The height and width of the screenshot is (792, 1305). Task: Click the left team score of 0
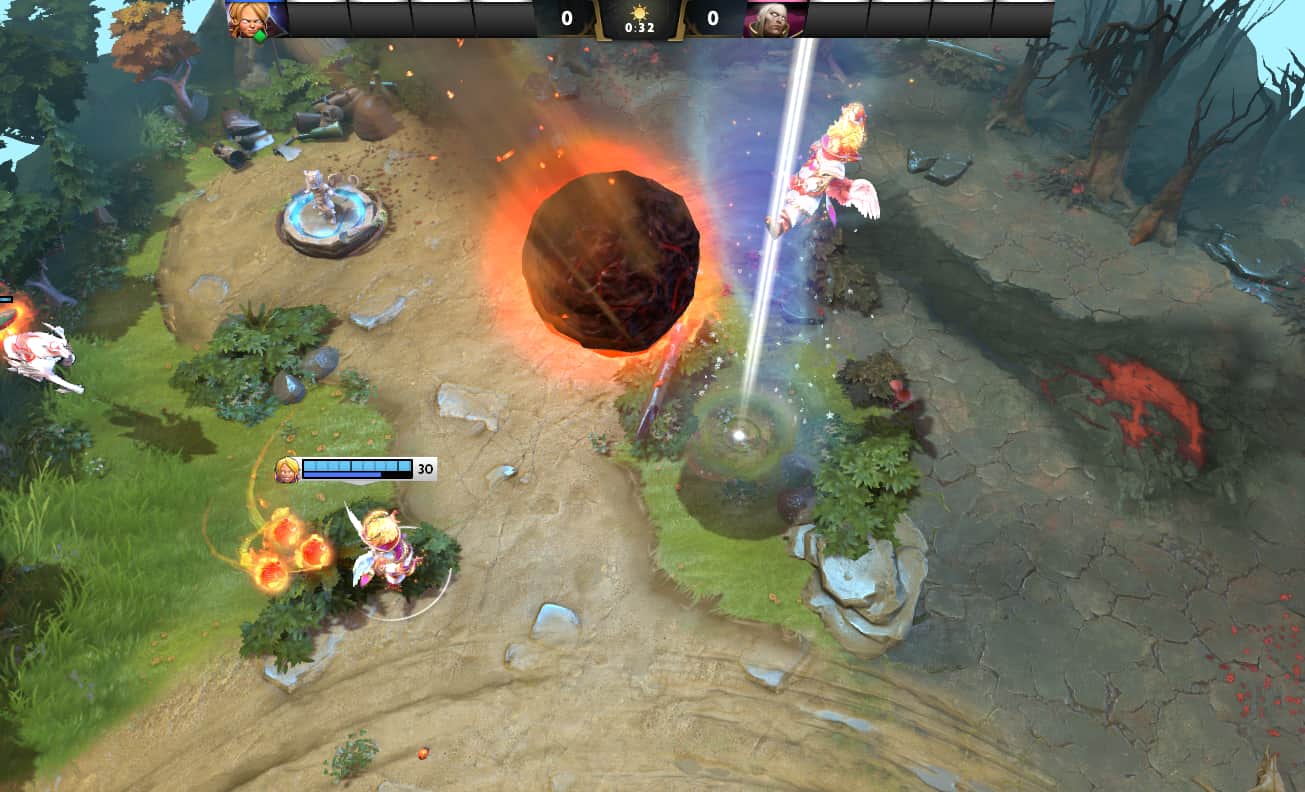pos(569,17)
